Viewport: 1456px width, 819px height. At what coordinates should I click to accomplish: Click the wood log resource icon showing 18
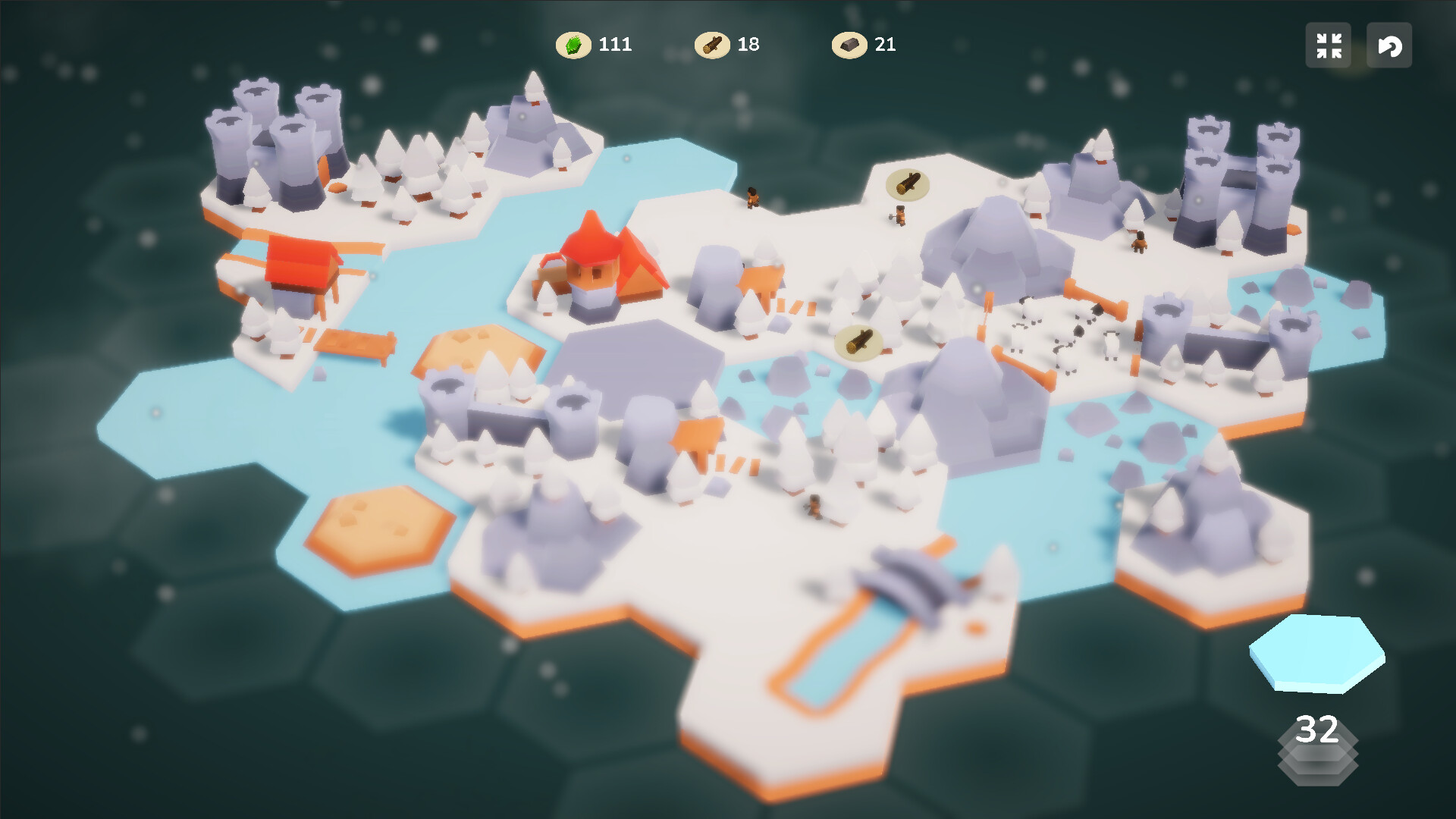pyautogui.click(x=714, y=45)
